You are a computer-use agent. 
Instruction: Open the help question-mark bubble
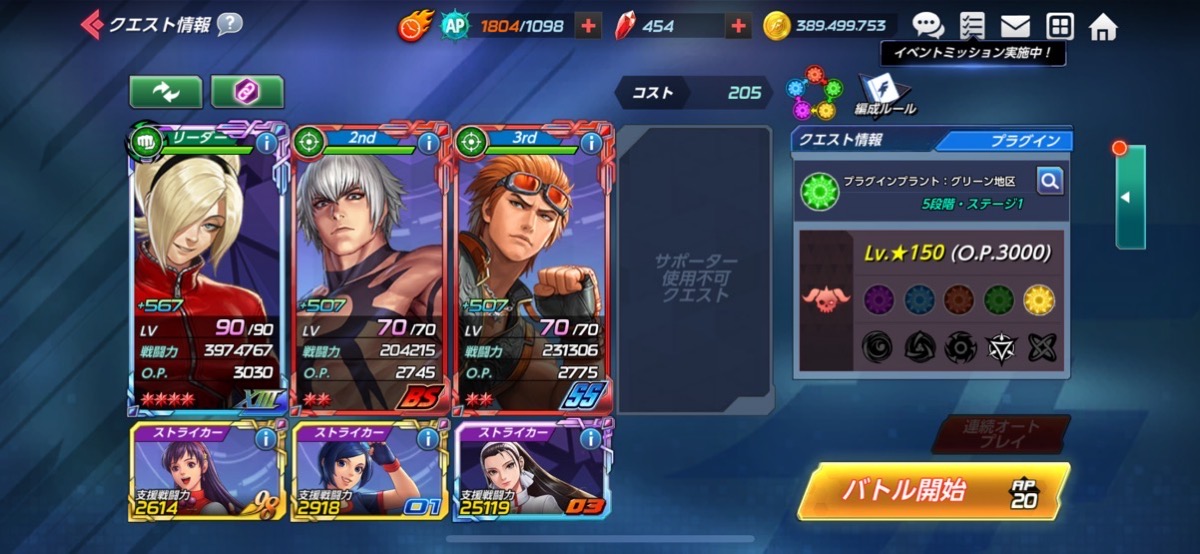pos(230,24)
